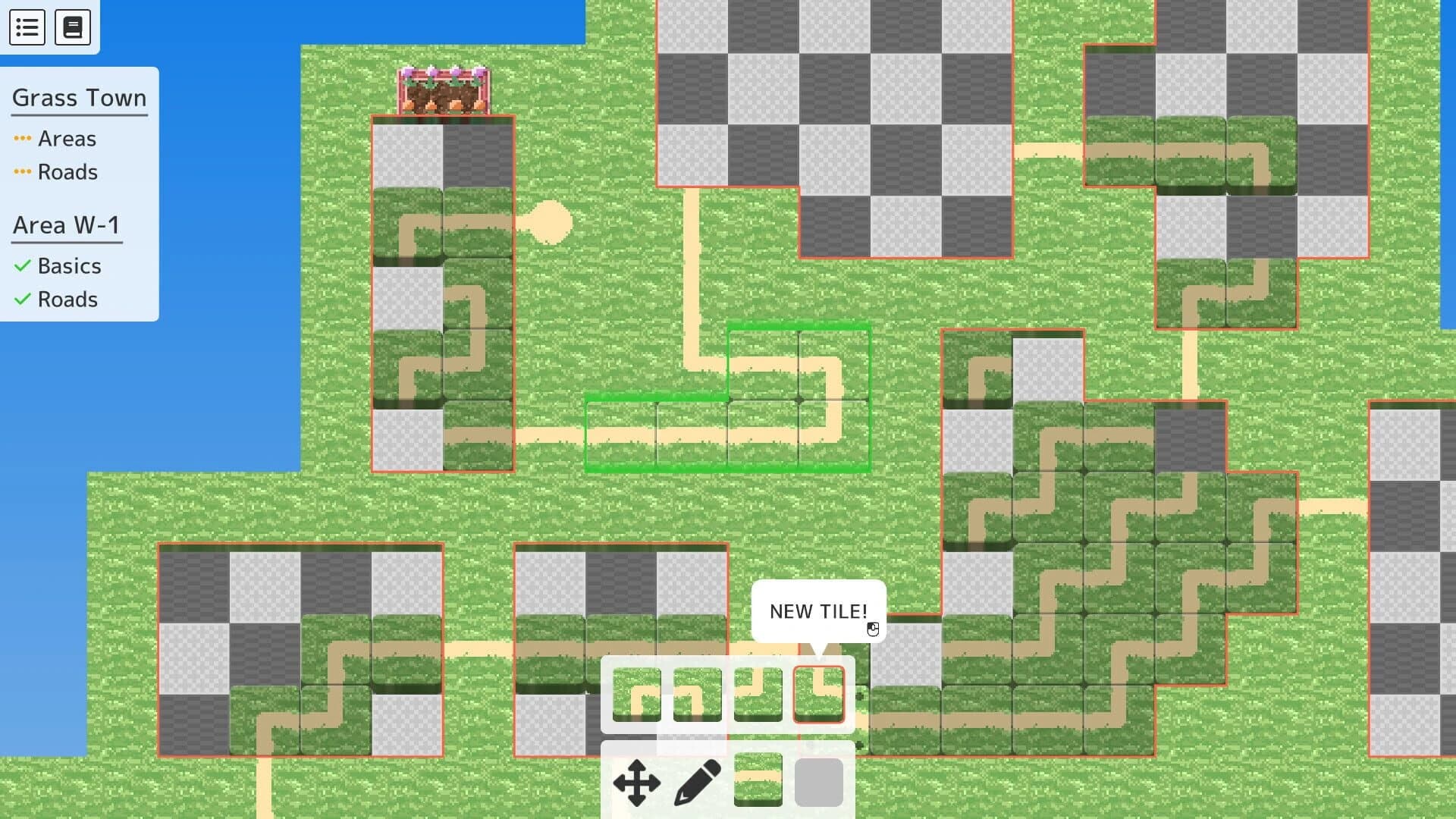The image size is (1456, 819).
Task: Expand the Grass Town section header
Action: [79, 98]
